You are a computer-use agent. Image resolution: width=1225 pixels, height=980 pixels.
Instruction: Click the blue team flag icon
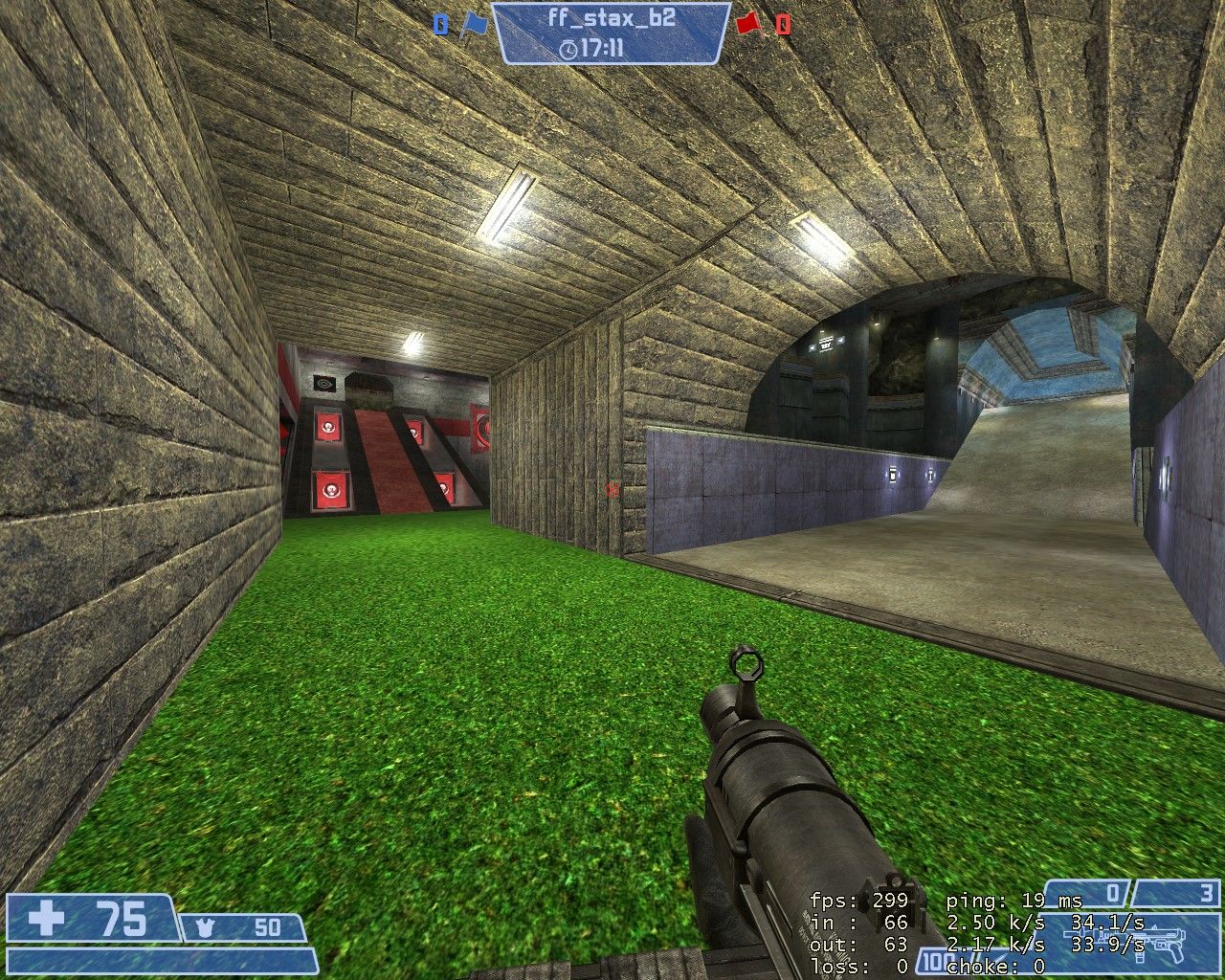[473, 24]
